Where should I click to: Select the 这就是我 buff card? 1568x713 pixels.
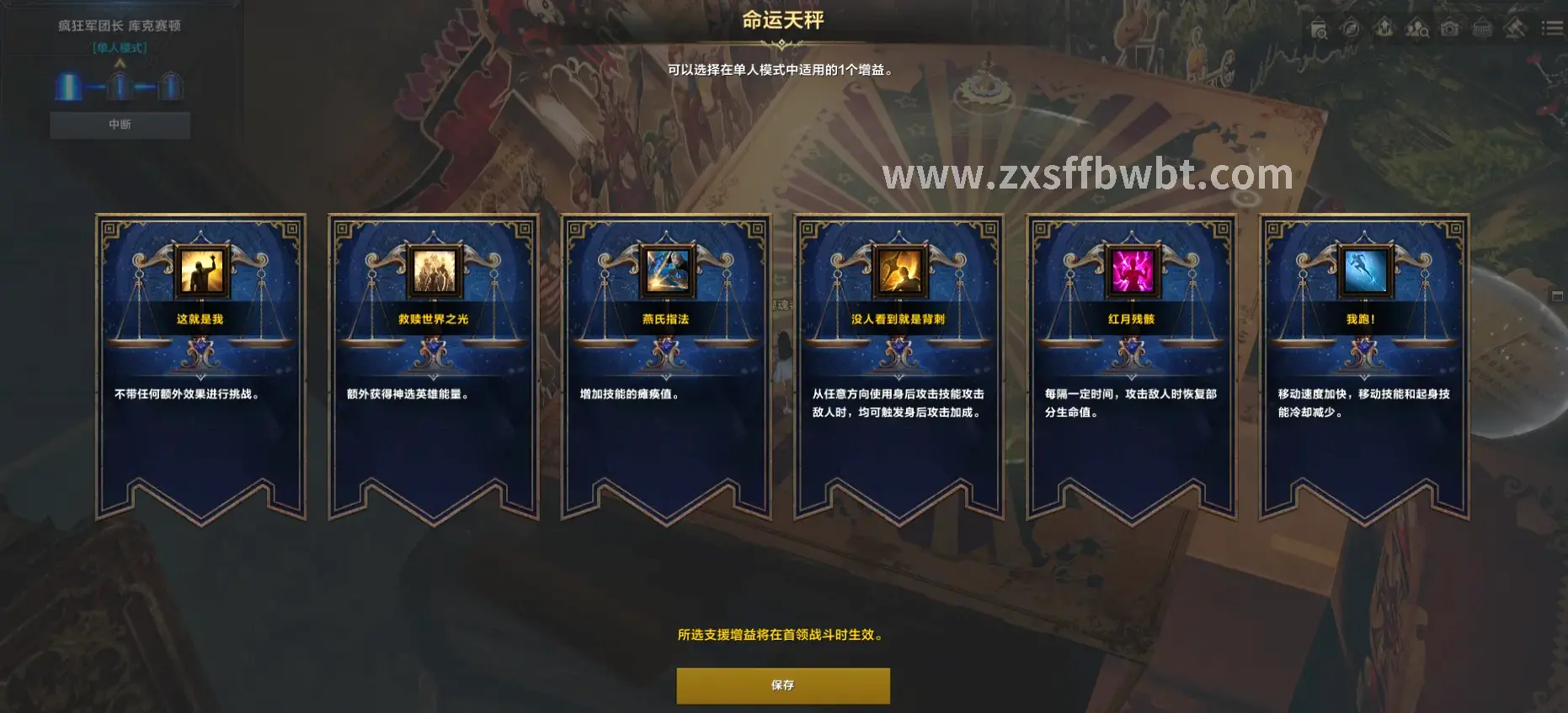click(x=200, y=362)
